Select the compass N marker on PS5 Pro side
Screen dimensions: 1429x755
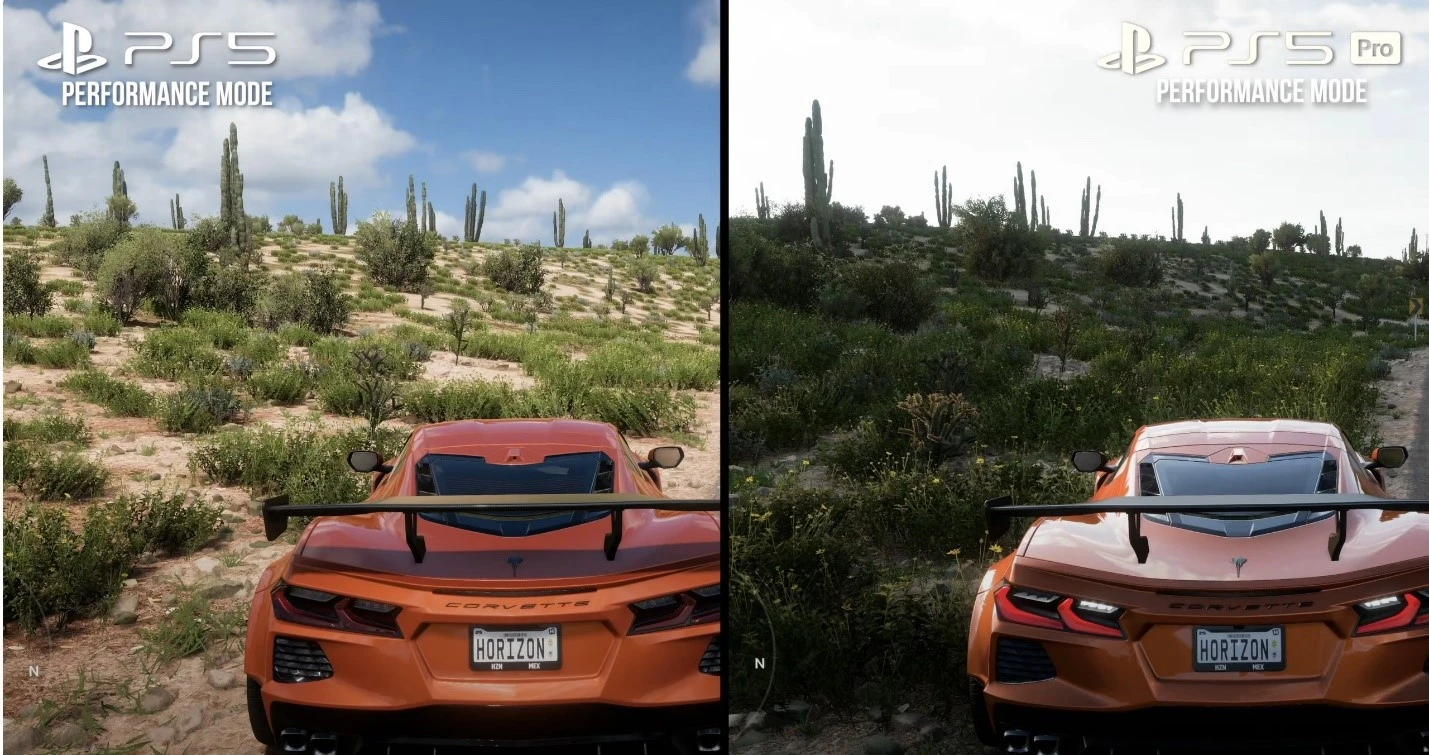coord(759,663)
